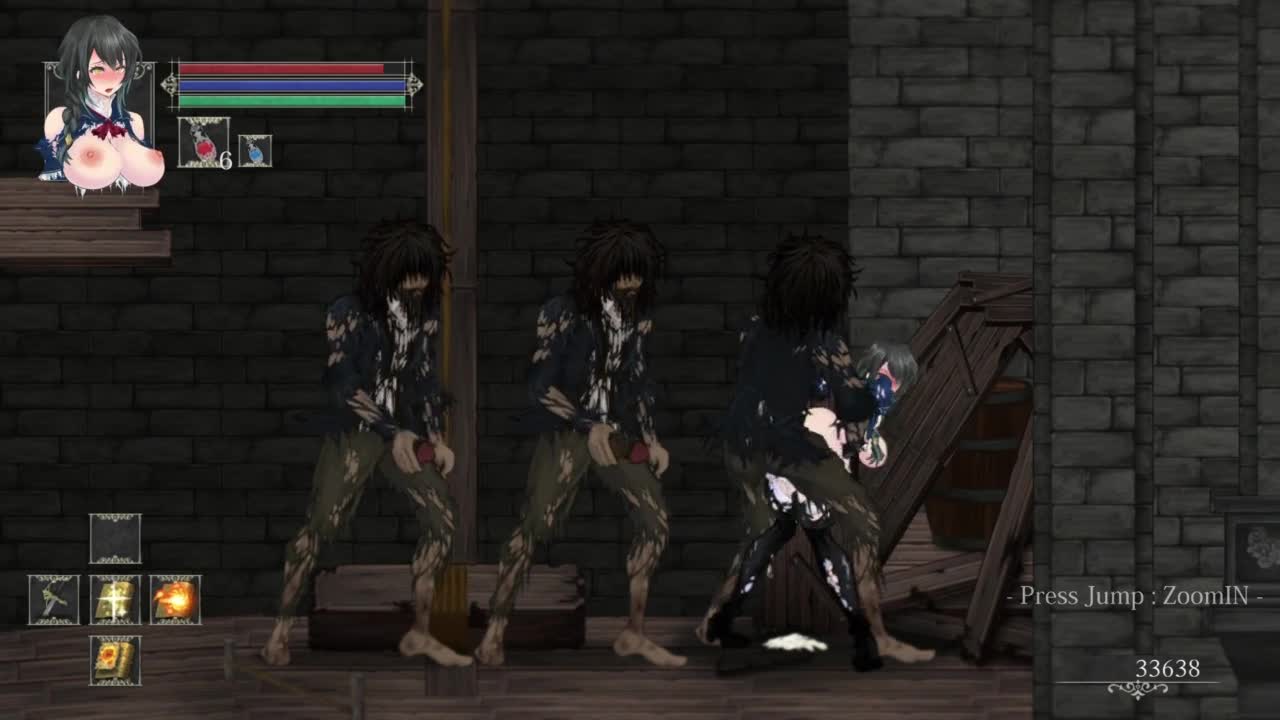Choose the crossed swords weapon slot
The width and height of the screenshot is (1280, 720).
click(54, 600)
